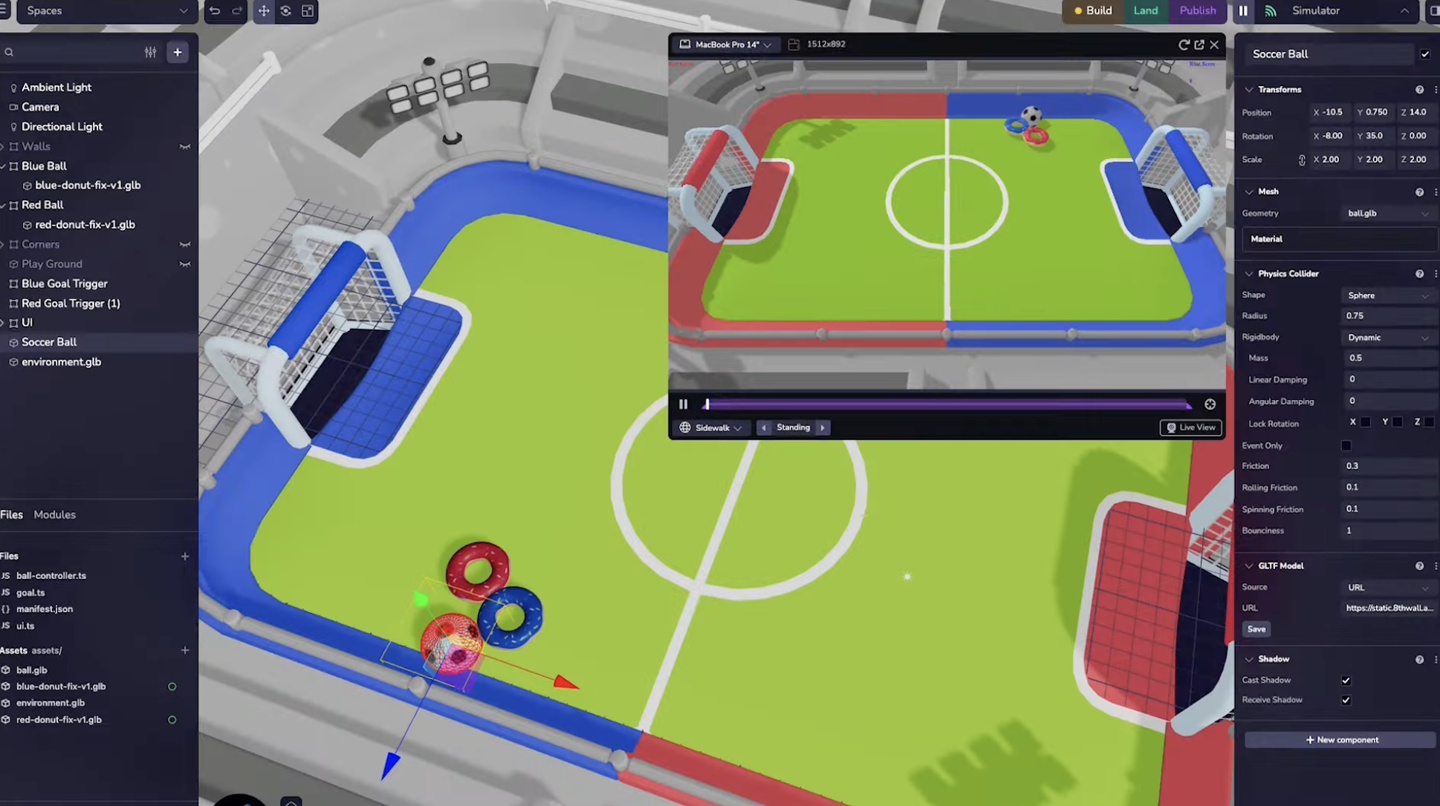Click the search icon in the hierarchy panel
Viewport: 1440px width, 806px height.
point(9,51)
